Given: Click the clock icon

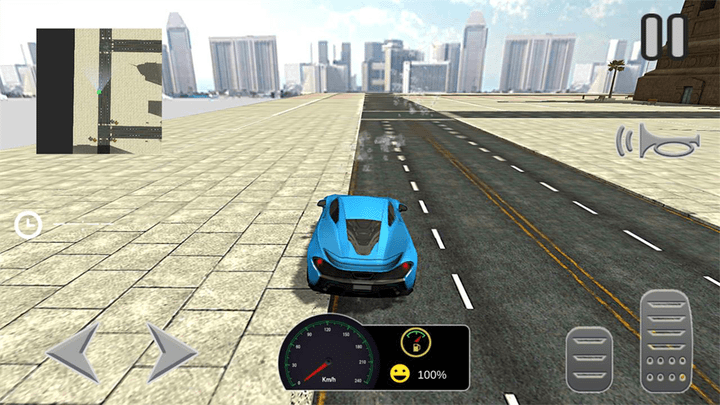Looking at the screenshot, I should (27, 225).
